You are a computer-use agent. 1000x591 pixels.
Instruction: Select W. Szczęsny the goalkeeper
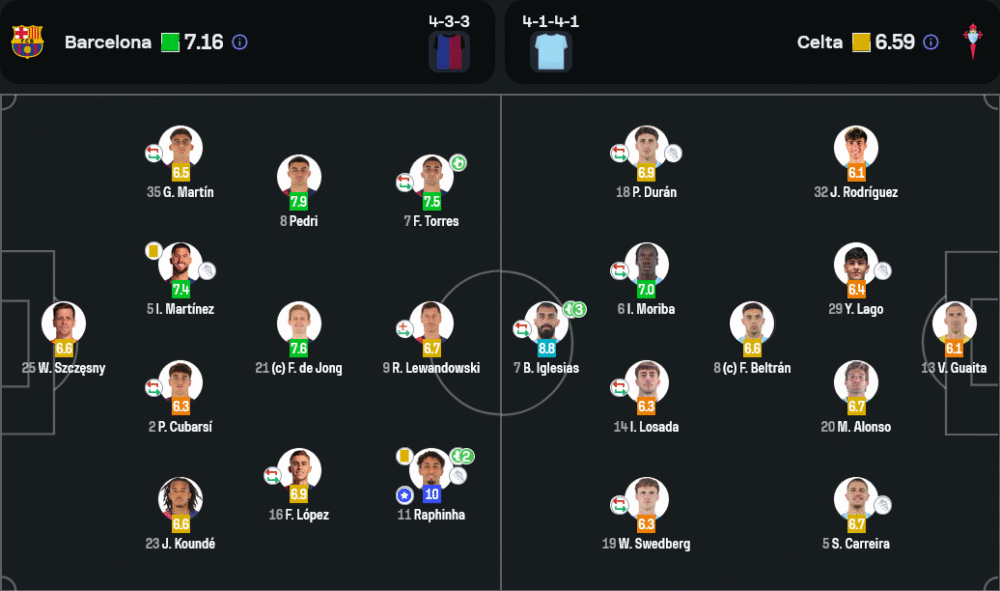click(64, 324)
